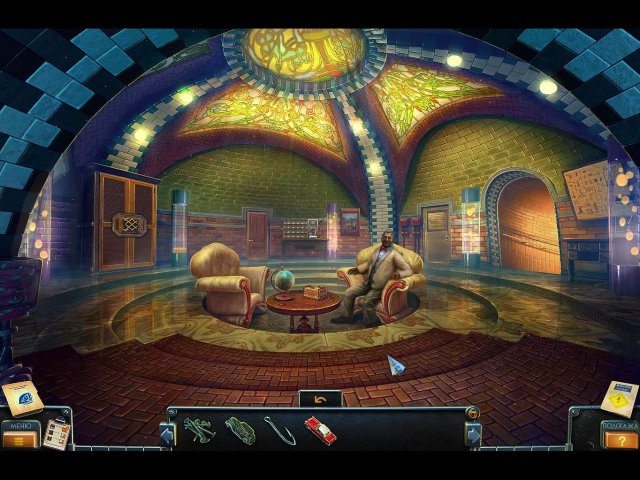The width and height of the screenshot is (640, 480).
Task: Open the yellow strategy guide book
Action: [x=619, y=398]
